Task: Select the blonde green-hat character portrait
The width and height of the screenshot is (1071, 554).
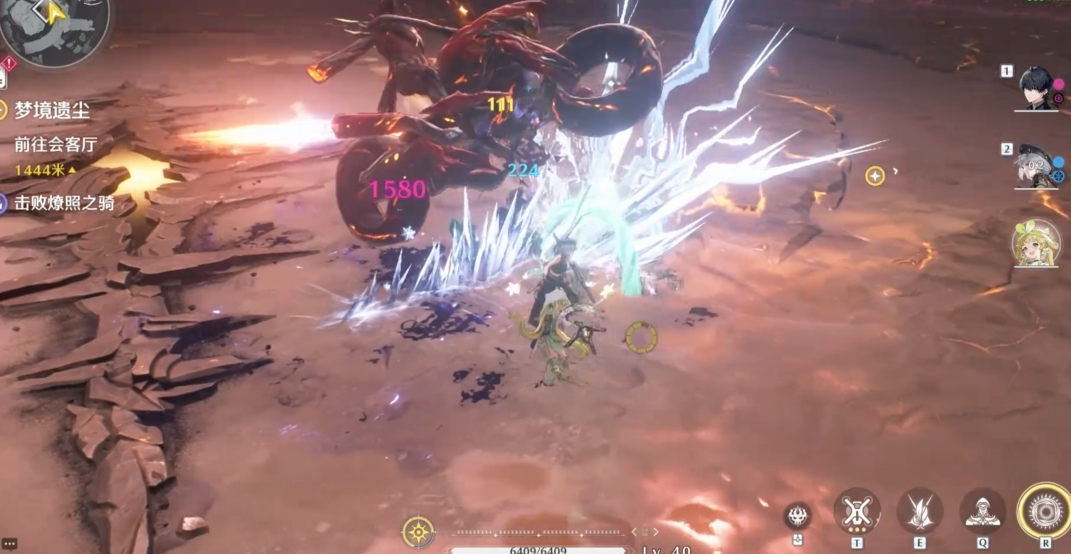Action: click(1036, 244)
